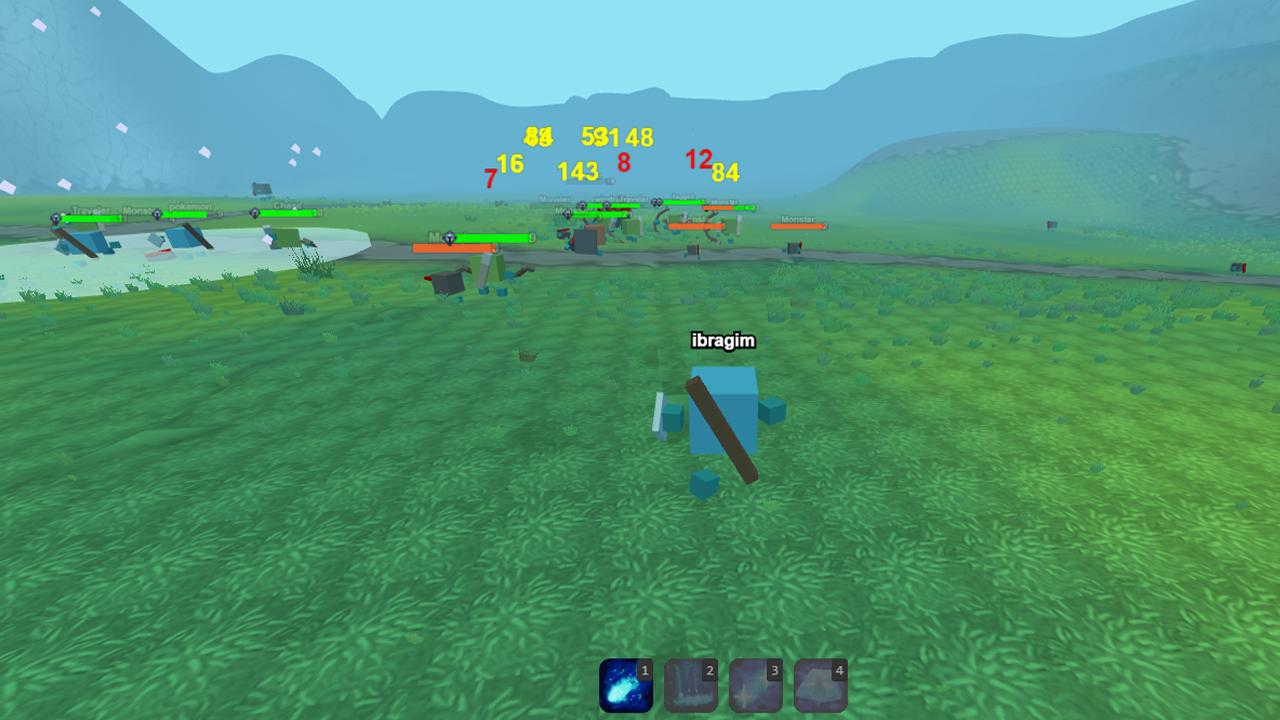
Task: Click the far-right Monster name label
Action: (x=798, y=219)
